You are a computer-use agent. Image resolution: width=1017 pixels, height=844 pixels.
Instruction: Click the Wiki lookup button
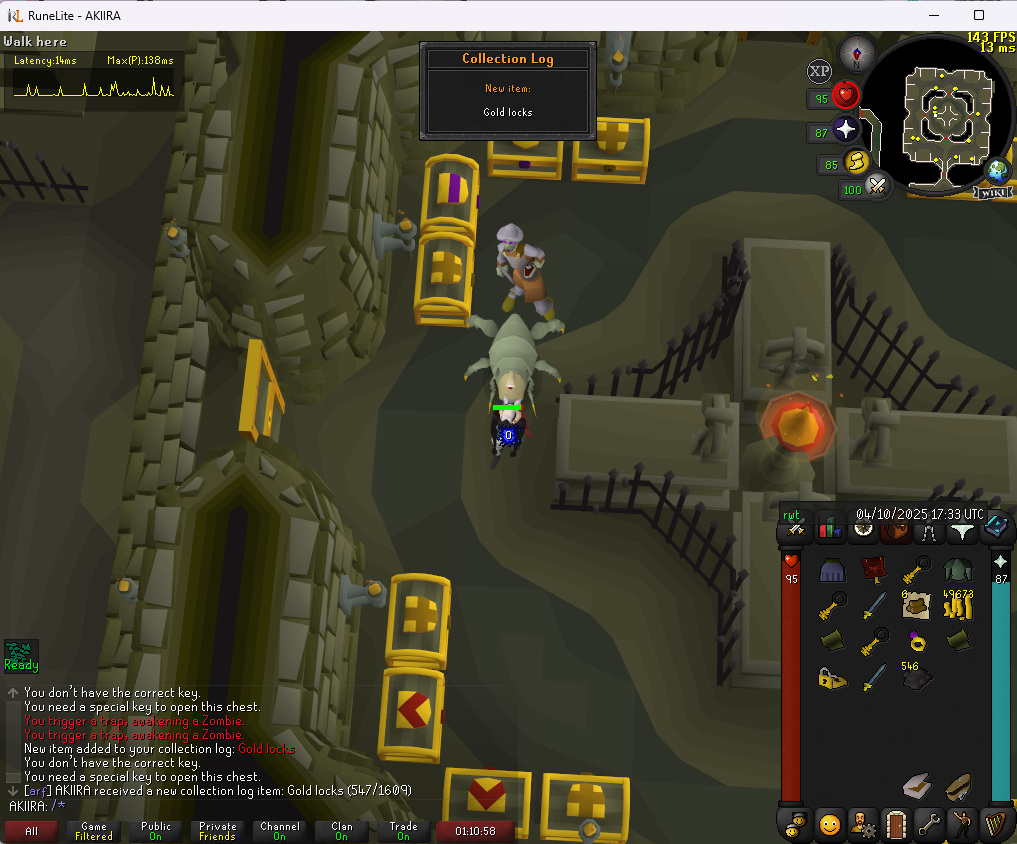click(x=994, y=192)
